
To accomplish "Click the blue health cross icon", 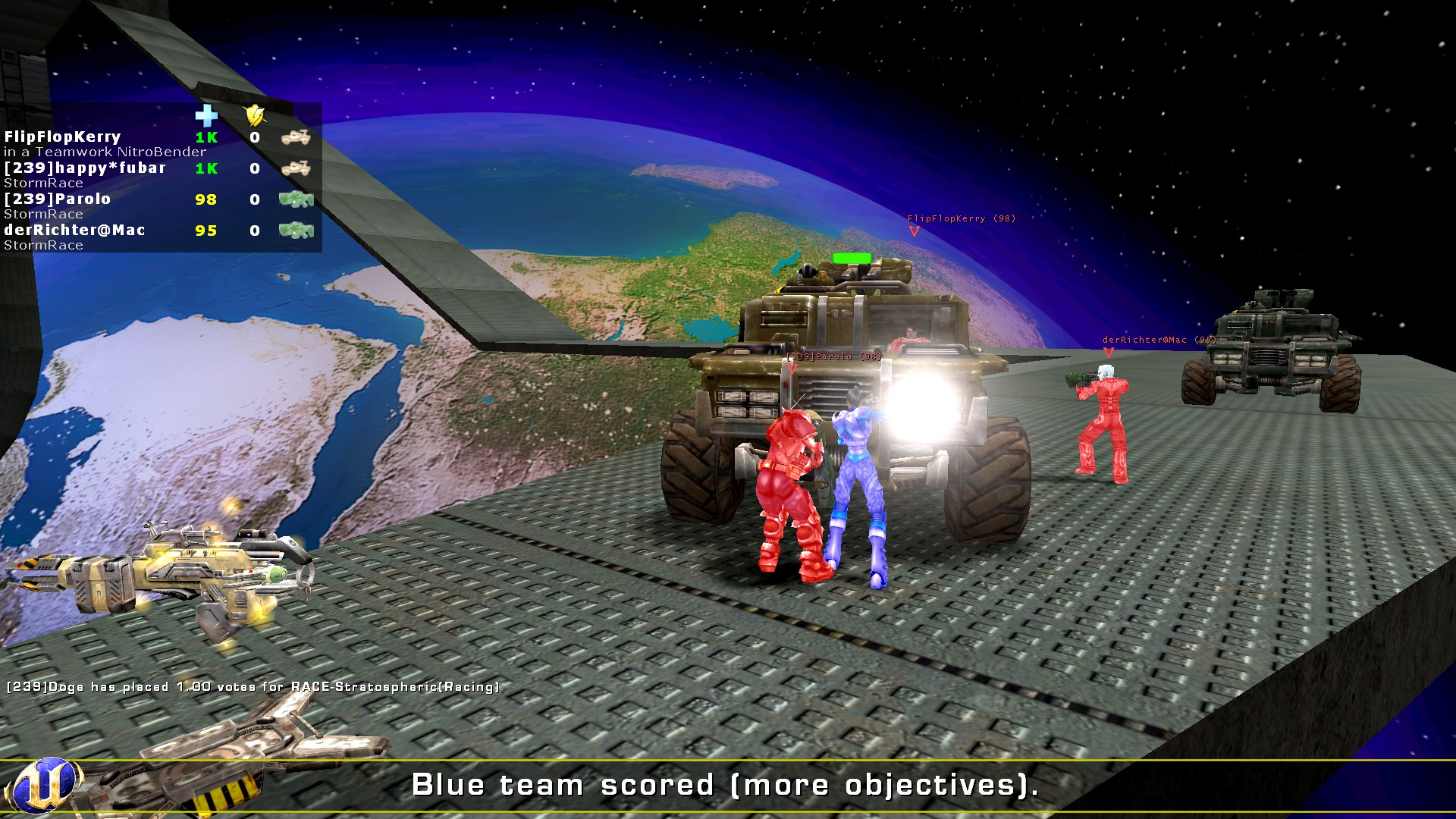I will (x=206, y=115).
